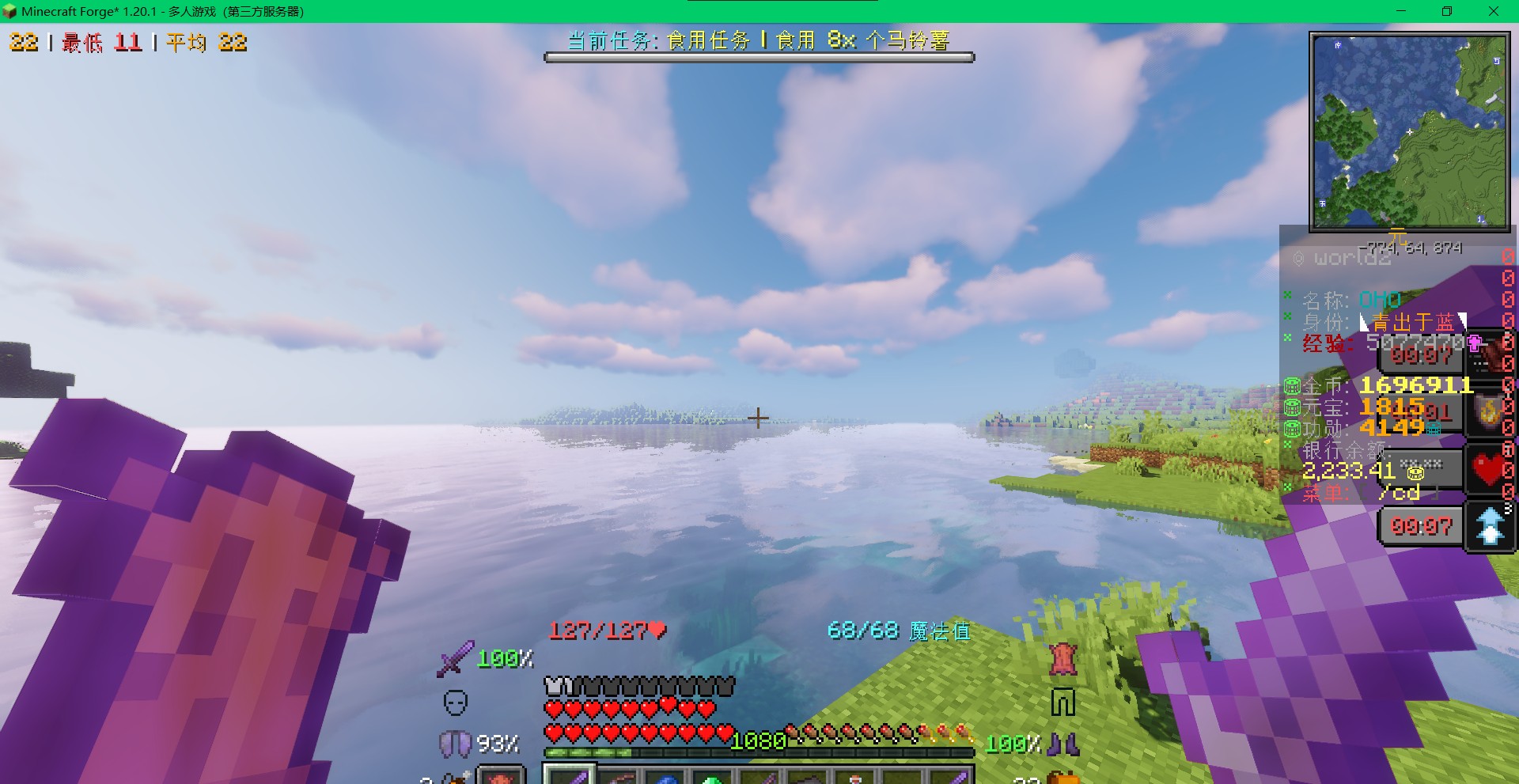The width and height of the screenshot is (1519, 784).
Task: Click the red chestplate armor icon
Action: coord(1063,659)
